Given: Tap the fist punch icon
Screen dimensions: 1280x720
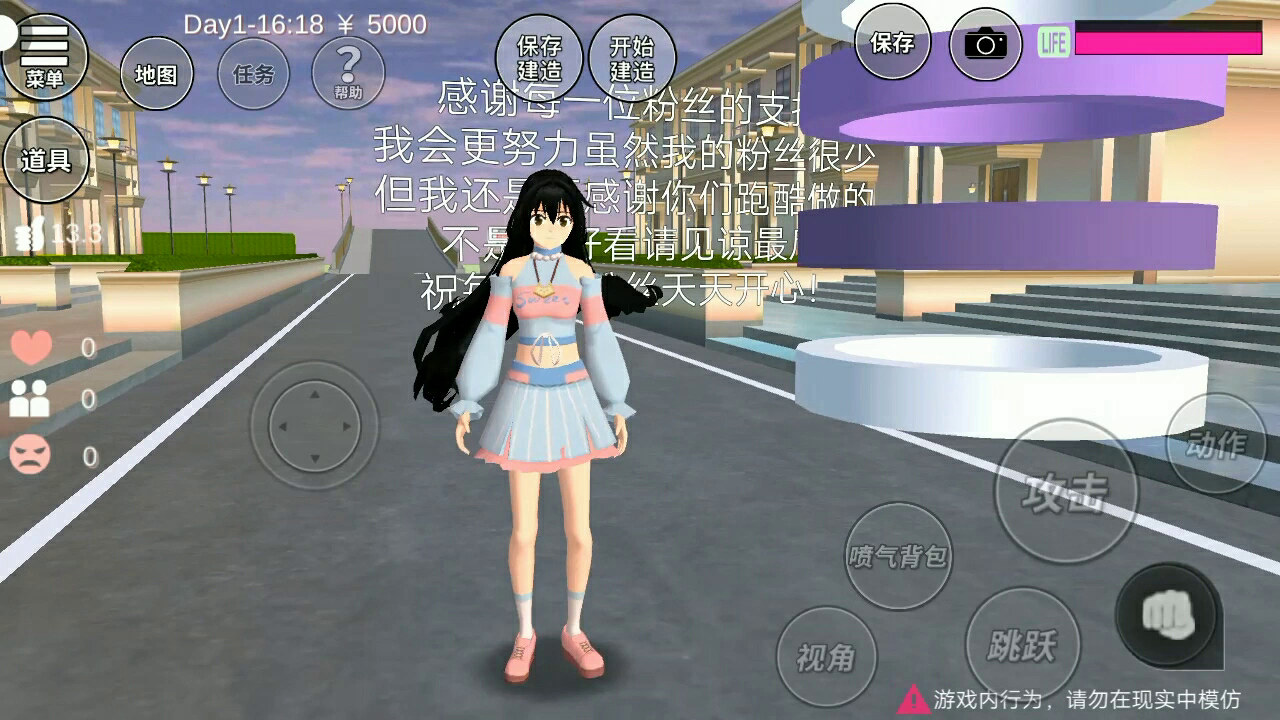Looking at the screenshot, I should click(1167, 613).
